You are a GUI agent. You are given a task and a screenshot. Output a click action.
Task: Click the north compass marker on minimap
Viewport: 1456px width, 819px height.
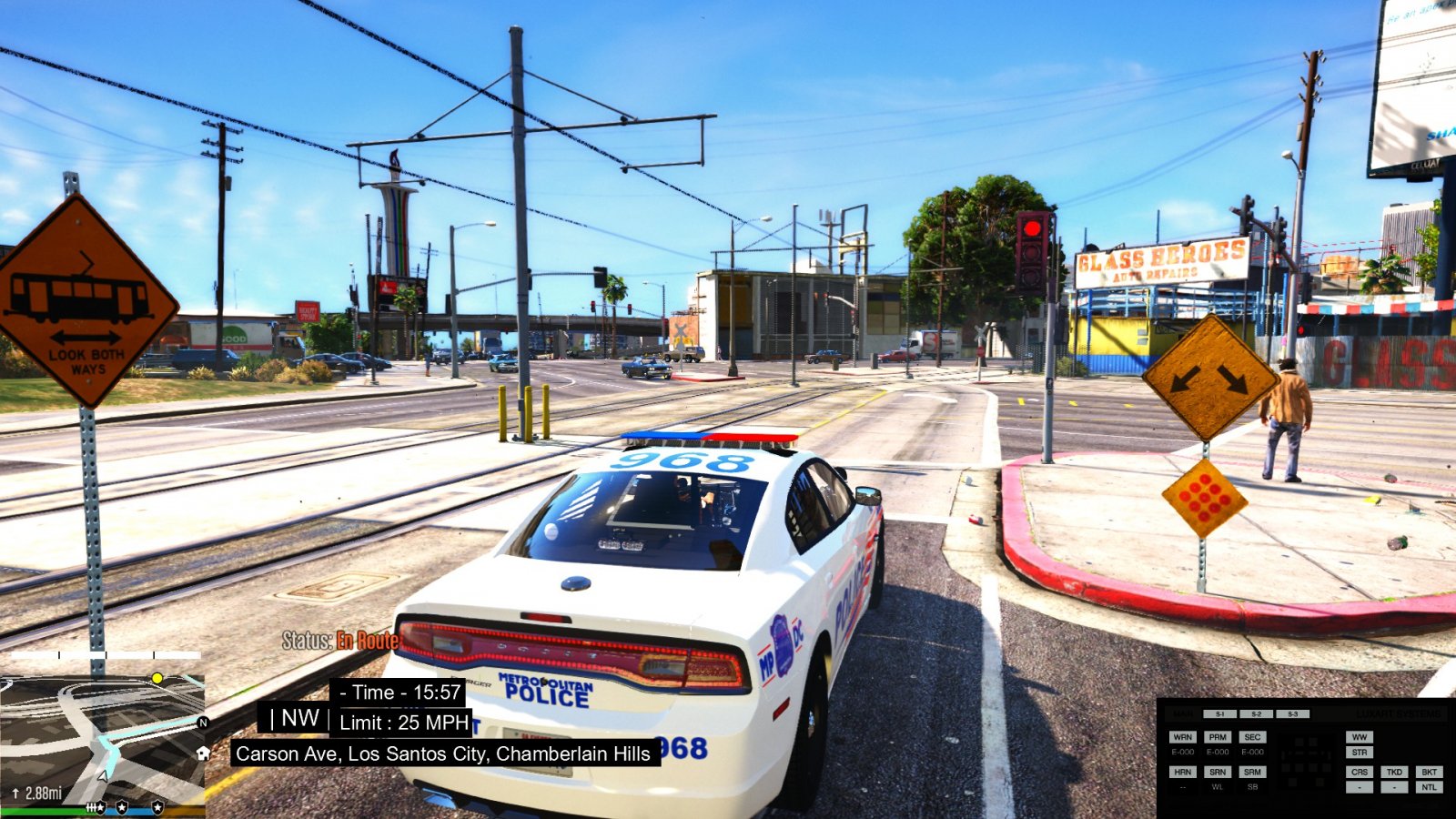point(203,723)
